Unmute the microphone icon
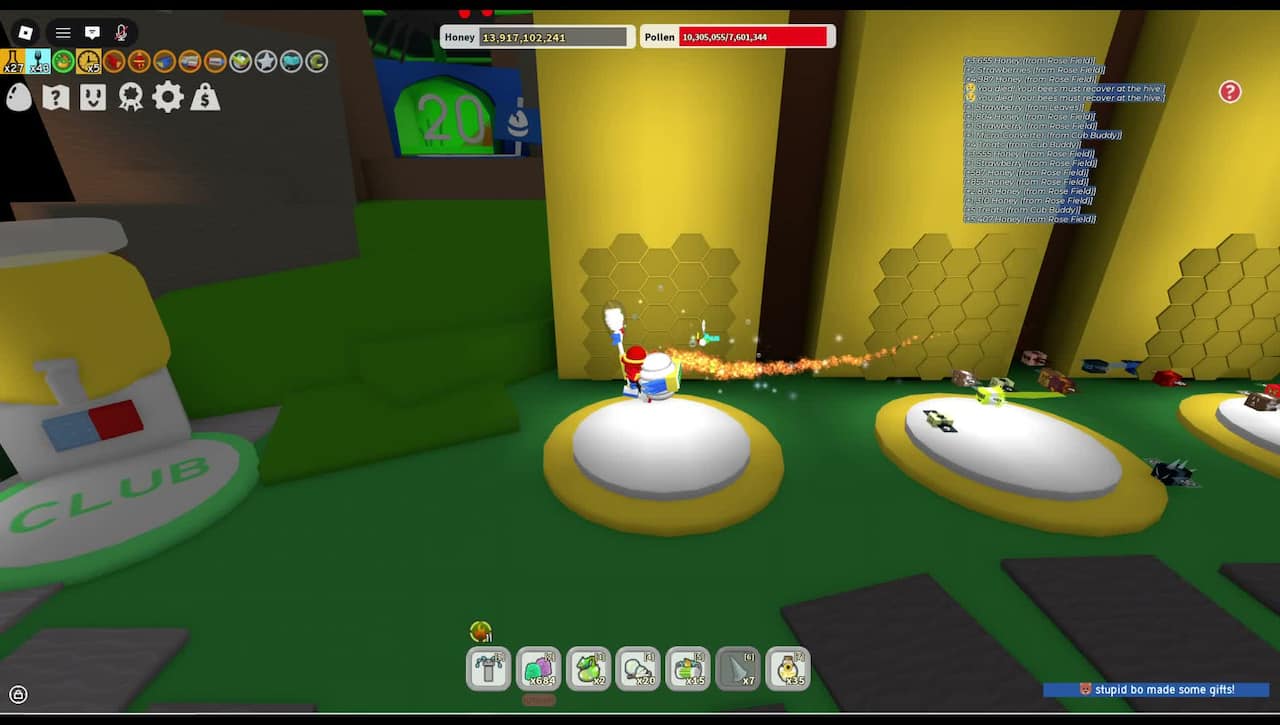Screen dimensions: 1280x725 [x=122, y=32]
